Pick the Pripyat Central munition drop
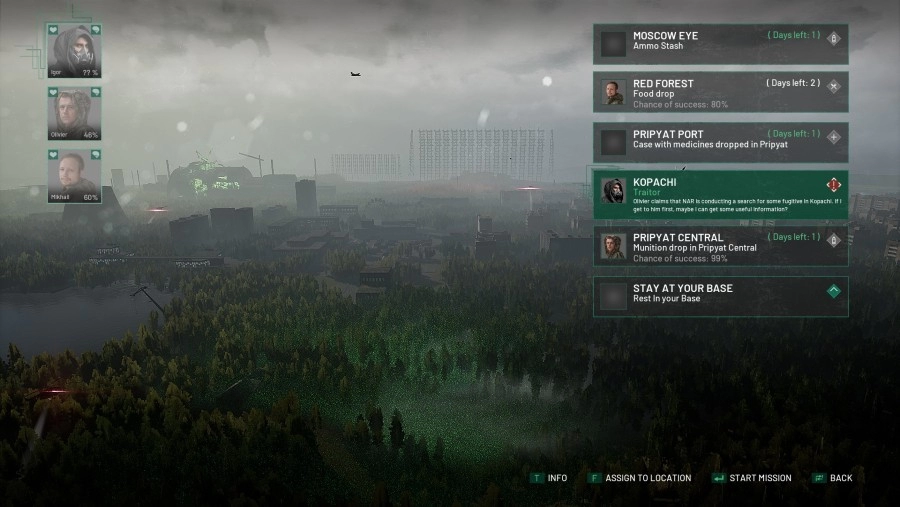The image size is (900, 507). point(720,245)
